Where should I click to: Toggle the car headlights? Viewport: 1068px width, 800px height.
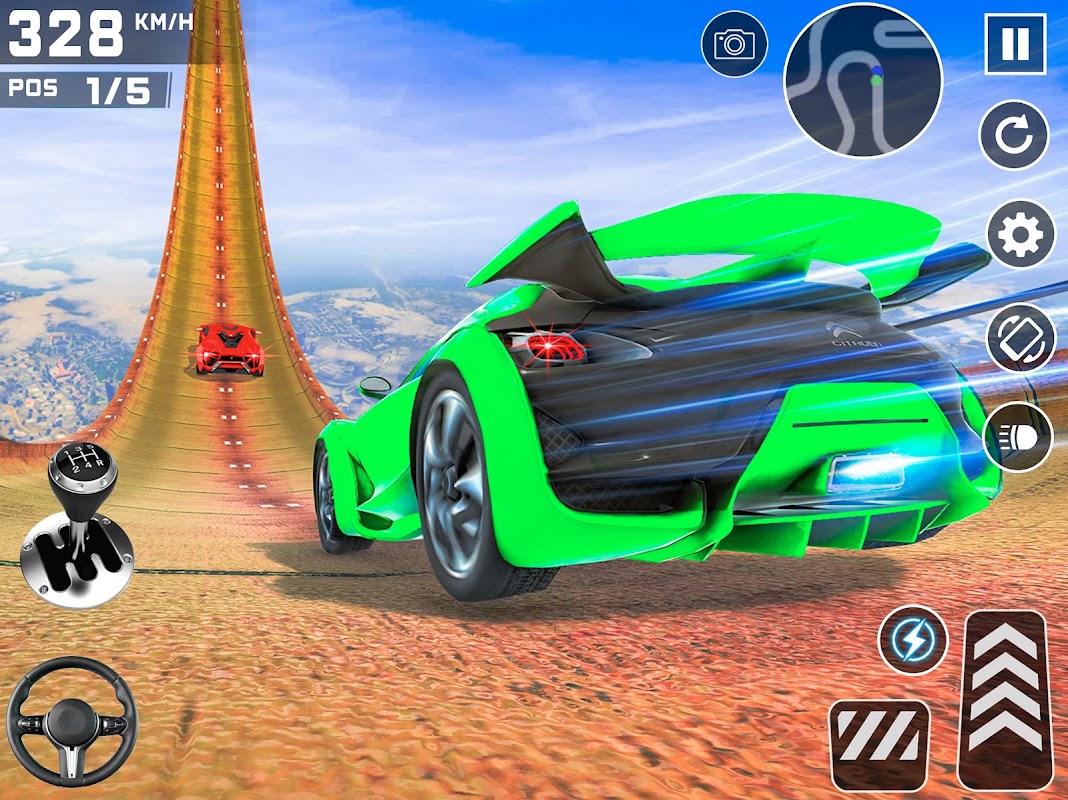1018,437
